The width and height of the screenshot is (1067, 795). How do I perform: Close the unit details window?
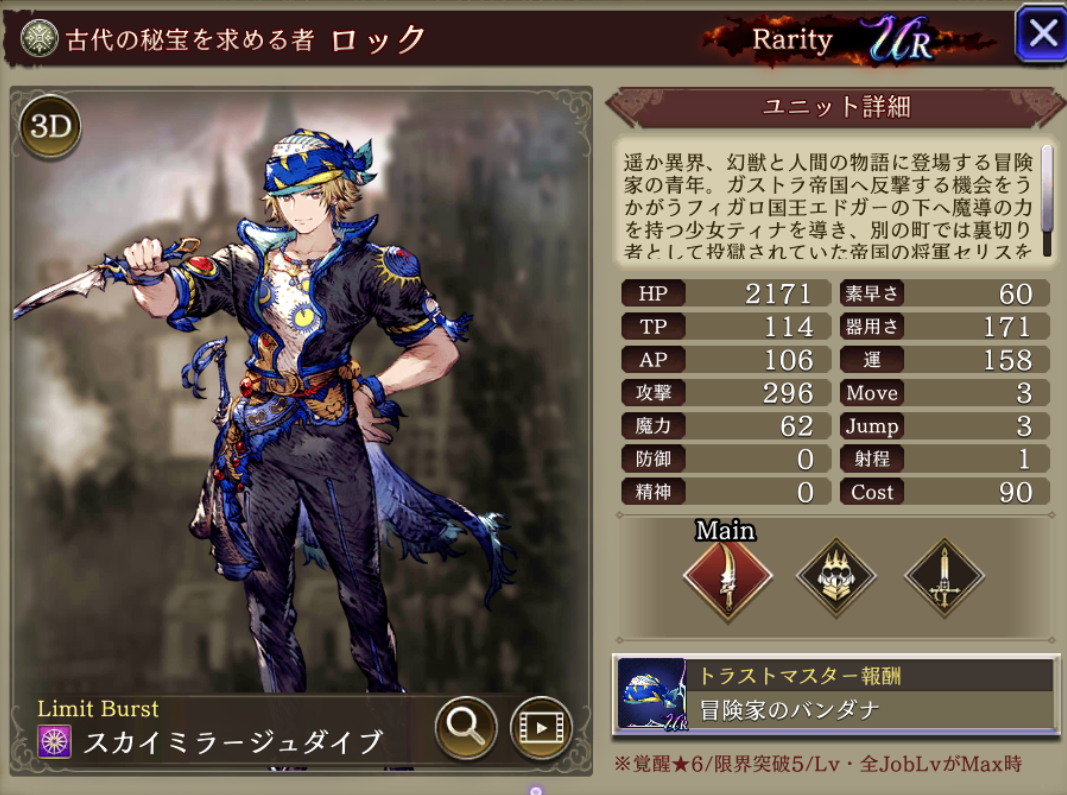click(x=1042, y=35)
